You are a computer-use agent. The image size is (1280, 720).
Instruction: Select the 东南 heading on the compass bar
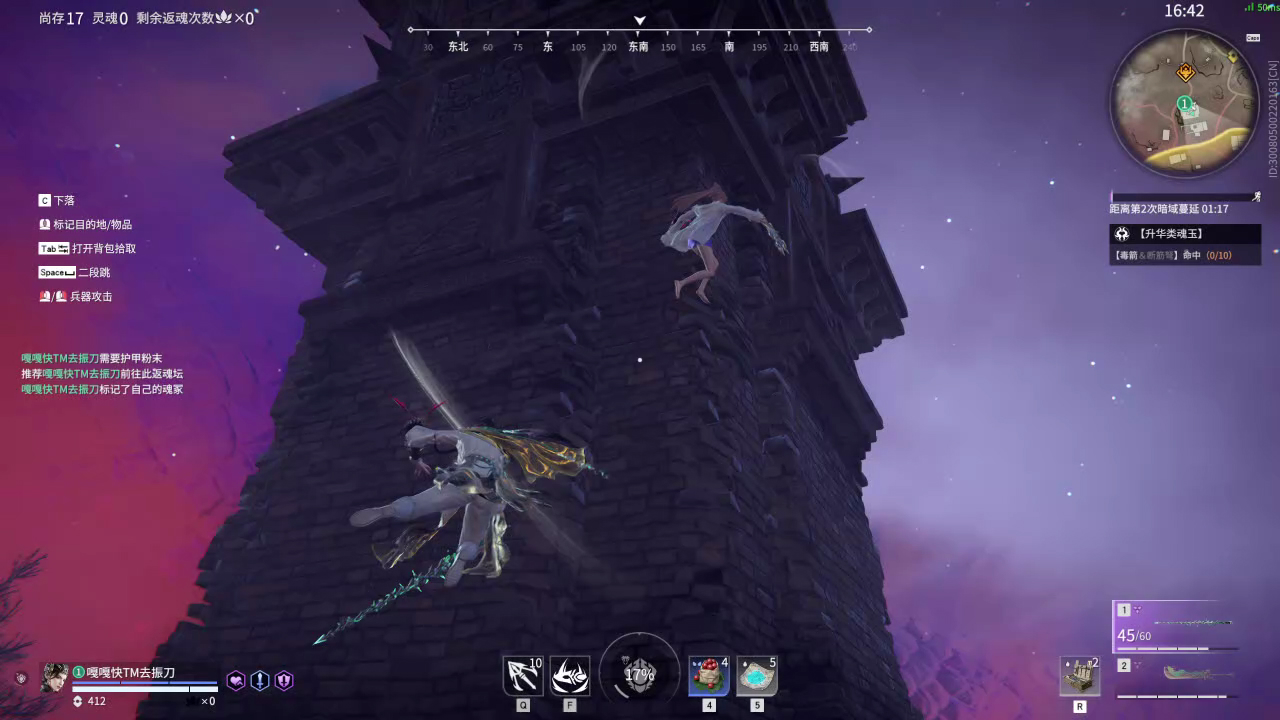coord(640,46)
